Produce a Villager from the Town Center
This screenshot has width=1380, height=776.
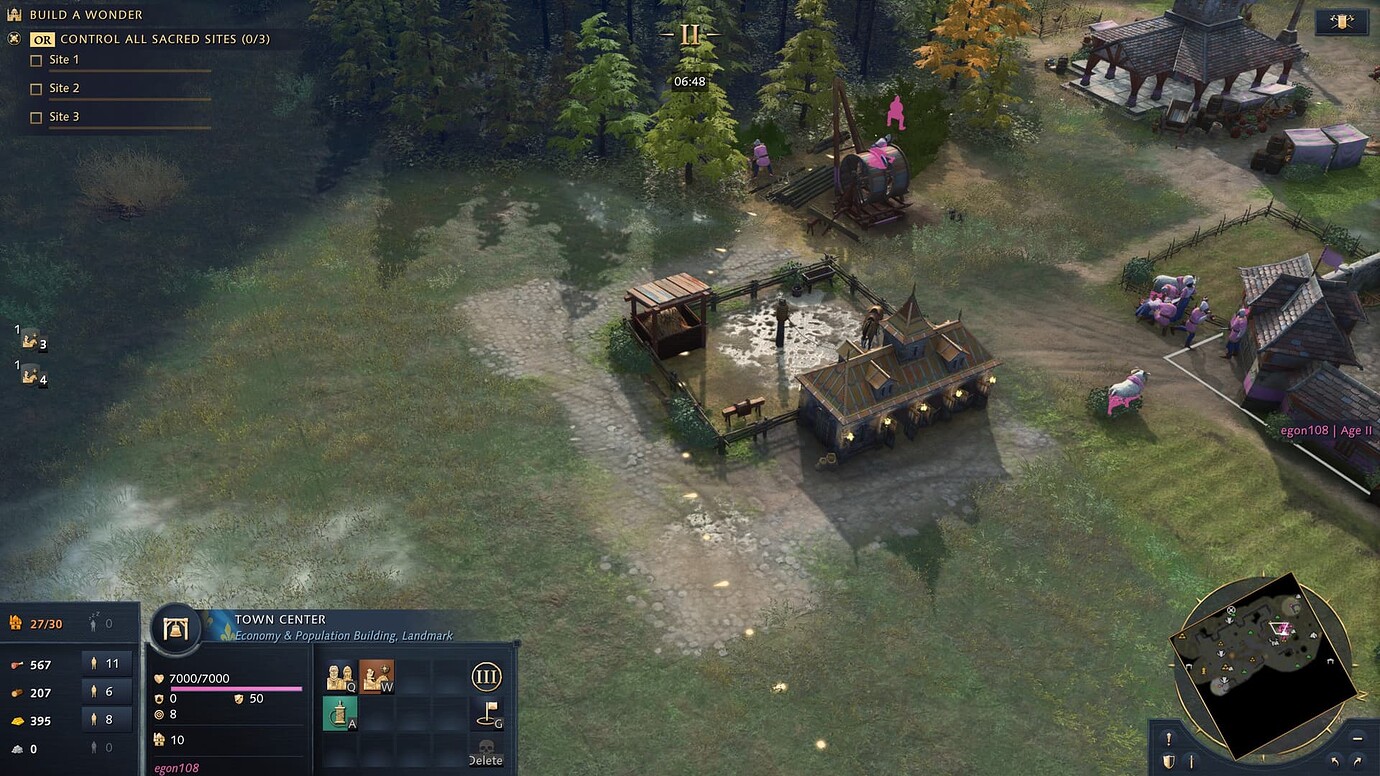coord(340,676)
